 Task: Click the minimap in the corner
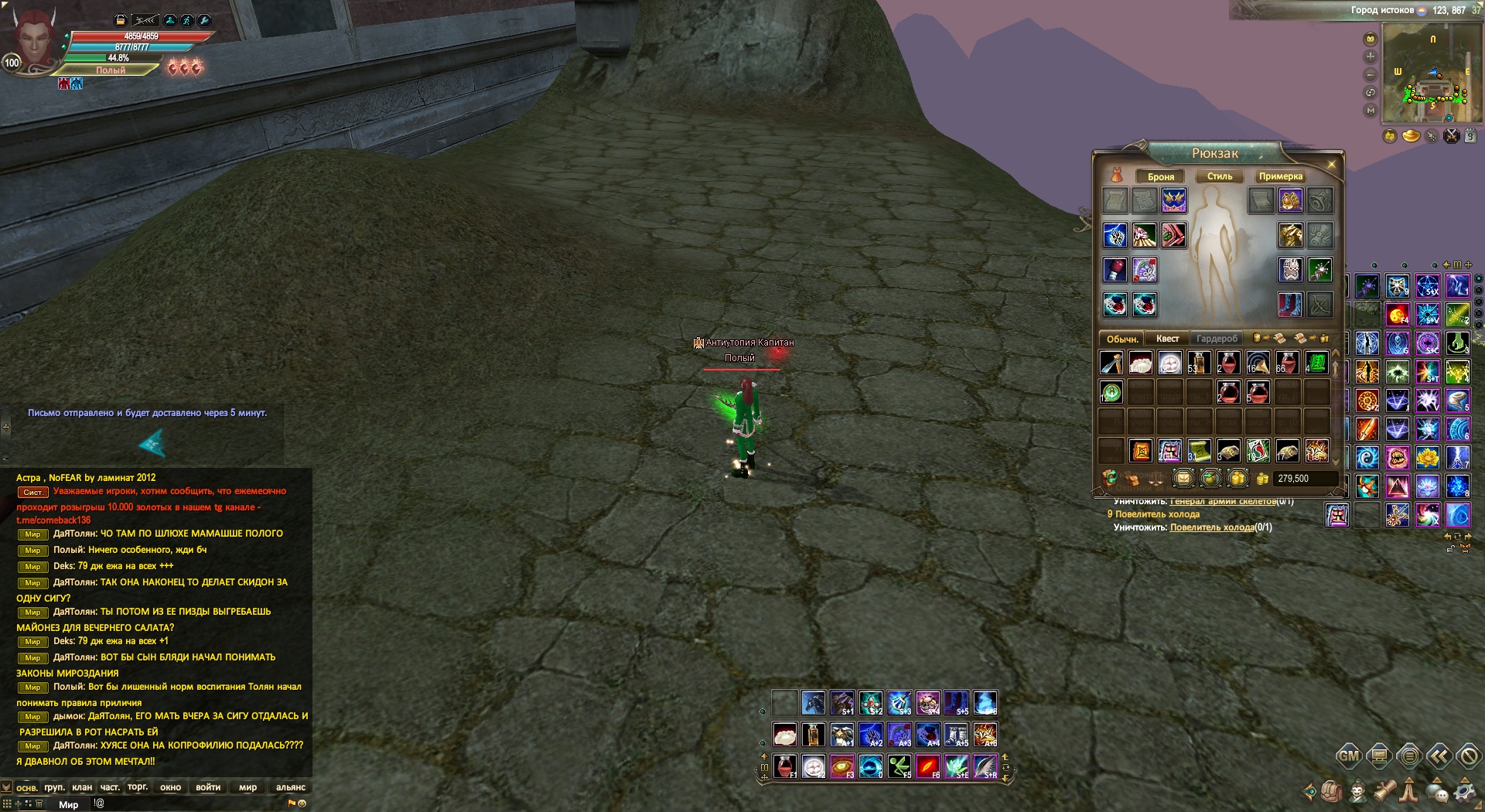tap(1432, 73)
